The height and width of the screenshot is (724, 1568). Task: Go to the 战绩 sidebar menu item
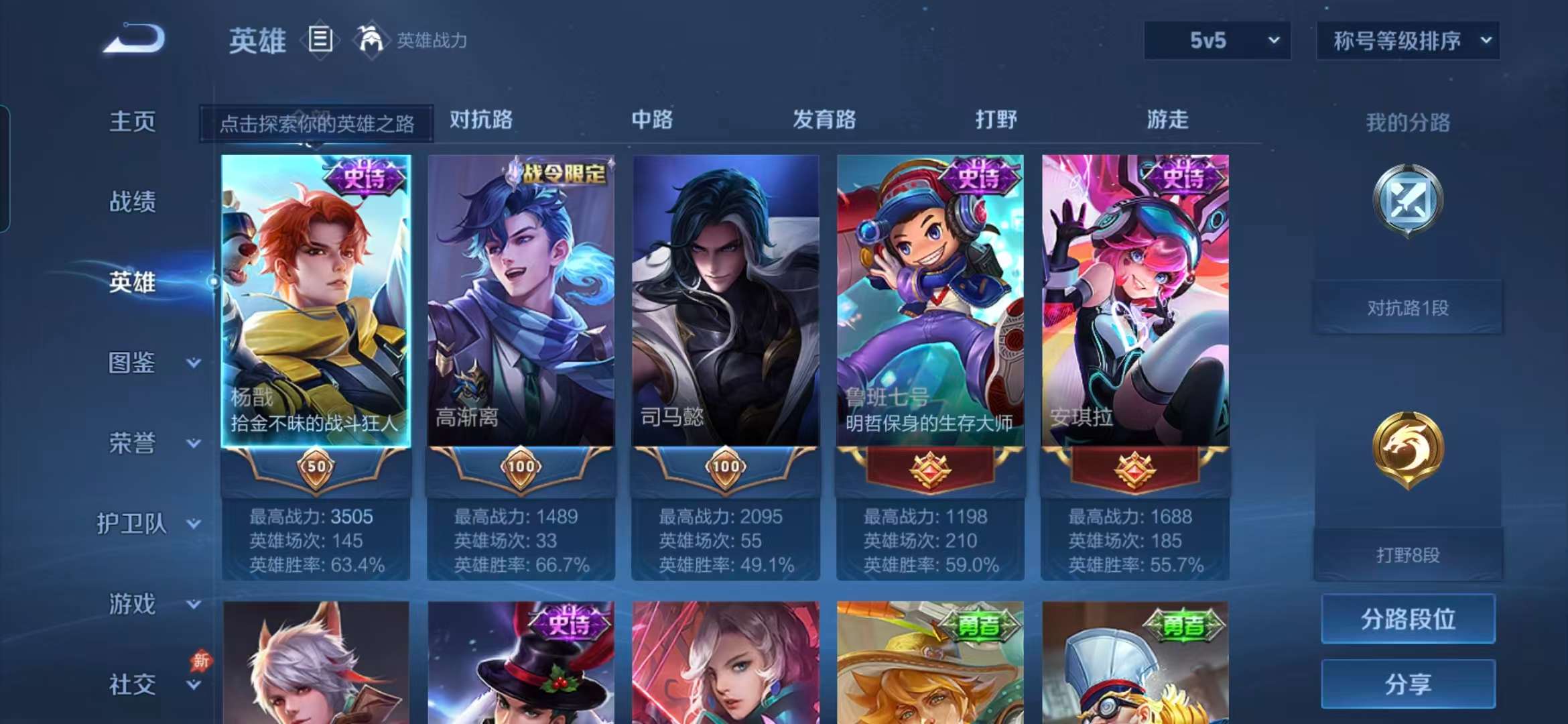[133, 202]
